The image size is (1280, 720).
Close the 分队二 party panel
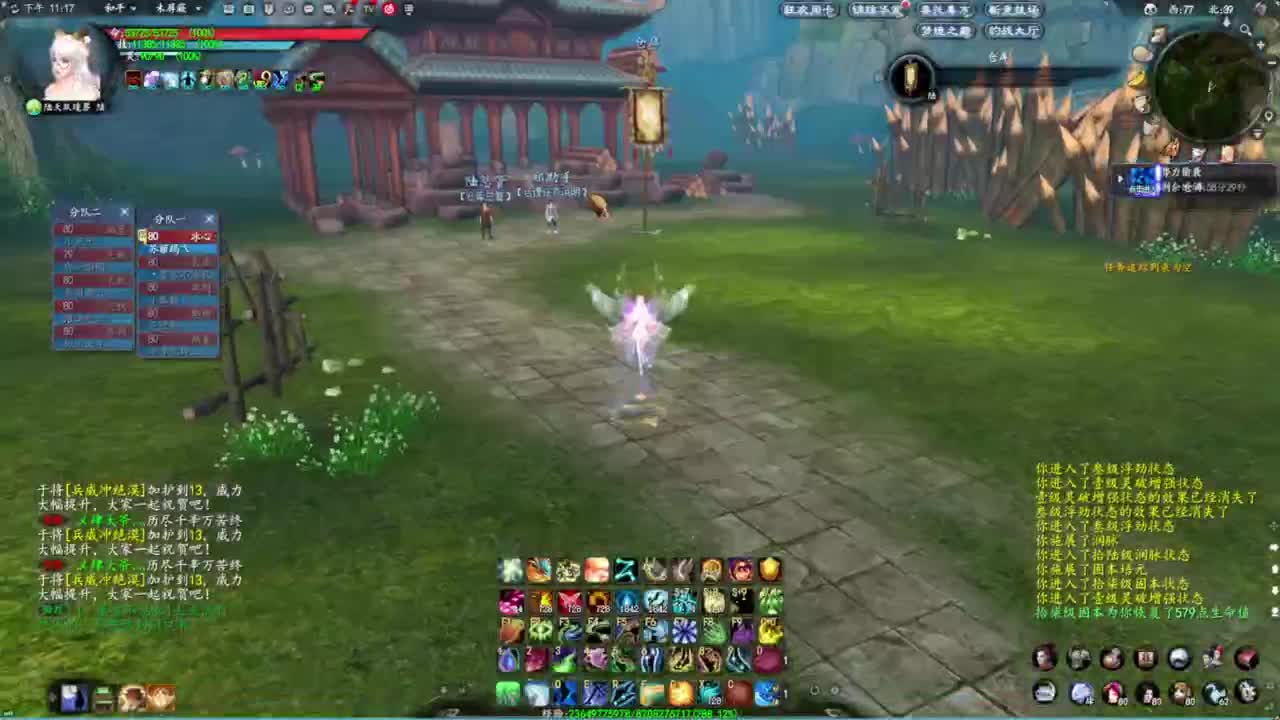tap(124, 212)
